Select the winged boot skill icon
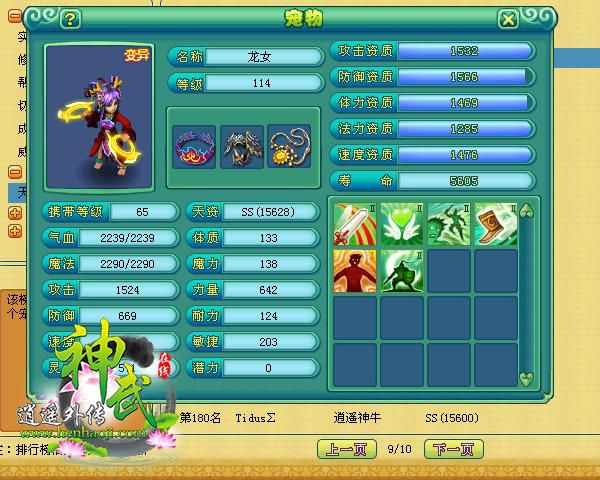 (x=496, y=224)
